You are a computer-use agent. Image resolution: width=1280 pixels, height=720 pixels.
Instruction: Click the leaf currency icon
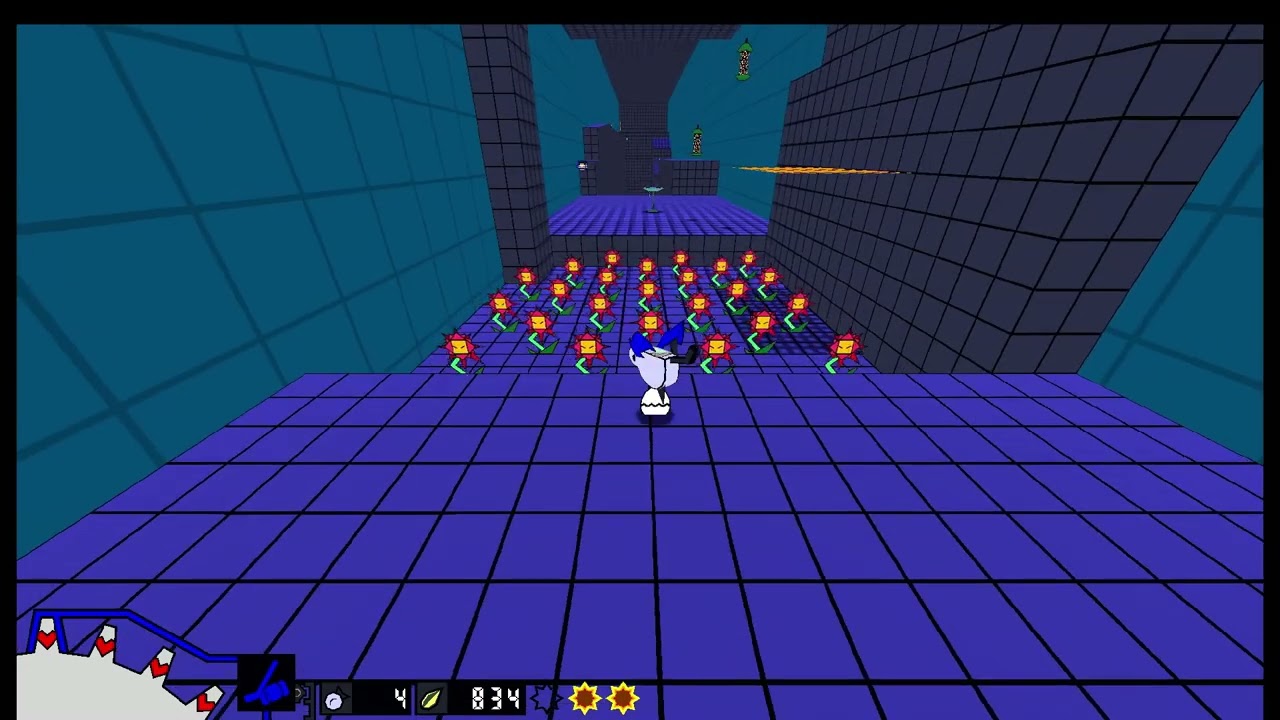(430, 697)
